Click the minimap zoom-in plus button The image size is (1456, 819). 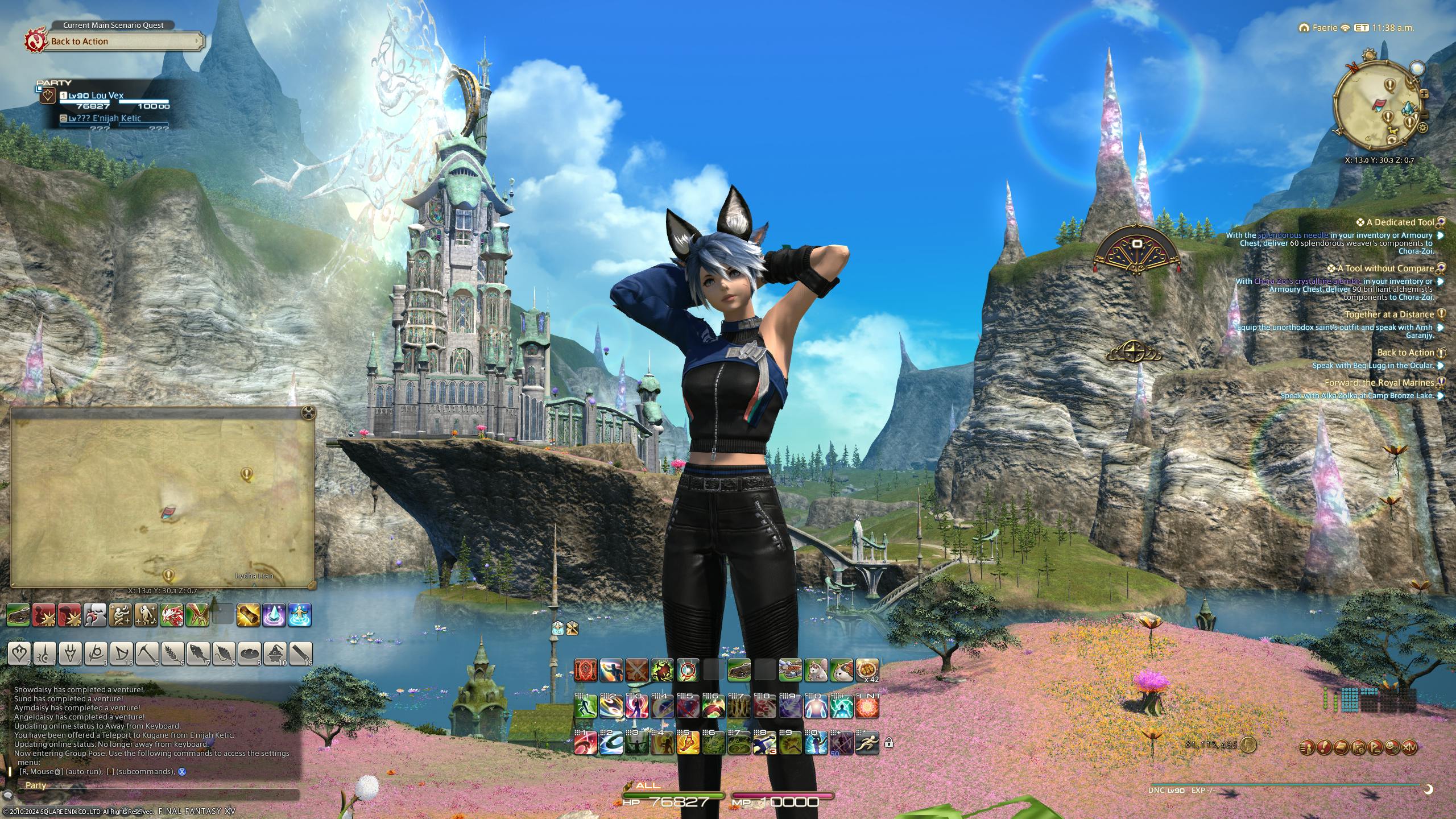tap(1424, 94)
